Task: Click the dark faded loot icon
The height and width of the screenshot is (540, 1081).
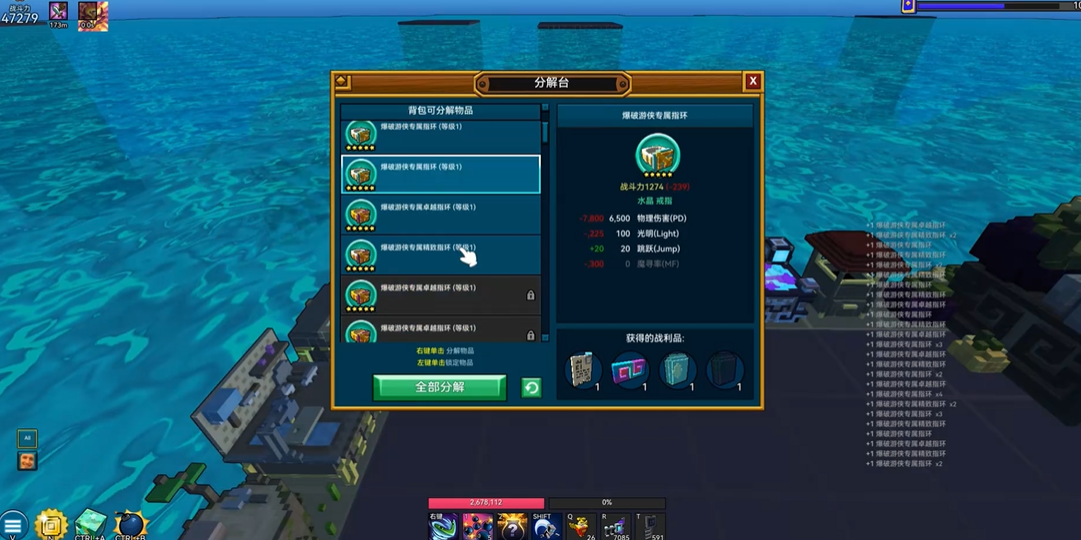Action: 724,371
